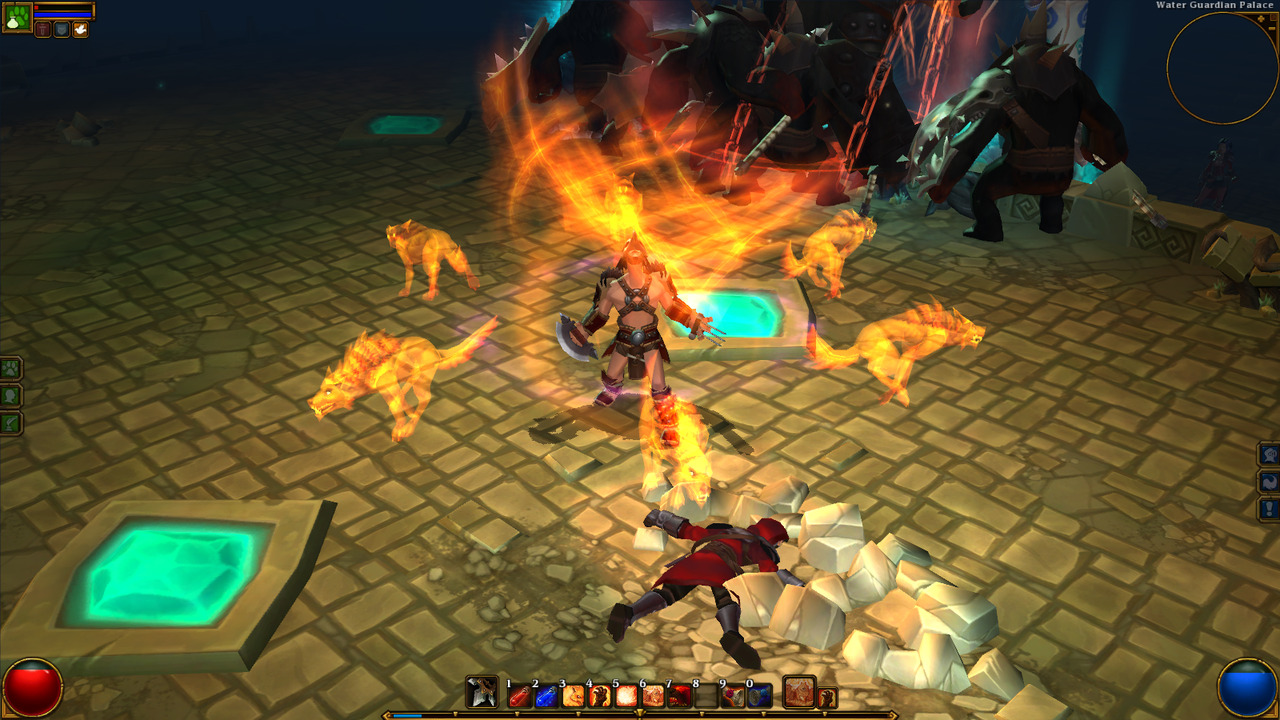Activate the fiery wolf skill in slot 3
This screenshot has height=720, width=1280.
click(573, 695)
